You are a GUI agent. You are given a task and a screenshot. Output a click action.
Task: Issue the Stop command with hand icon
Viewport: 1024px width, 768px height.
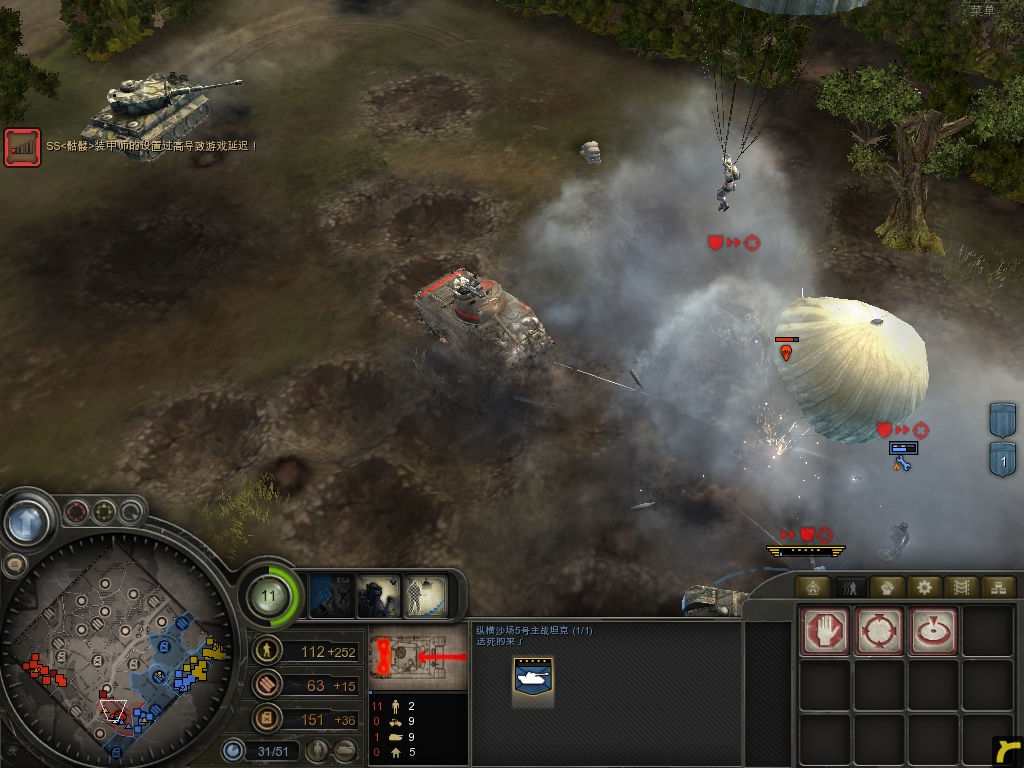825,631
